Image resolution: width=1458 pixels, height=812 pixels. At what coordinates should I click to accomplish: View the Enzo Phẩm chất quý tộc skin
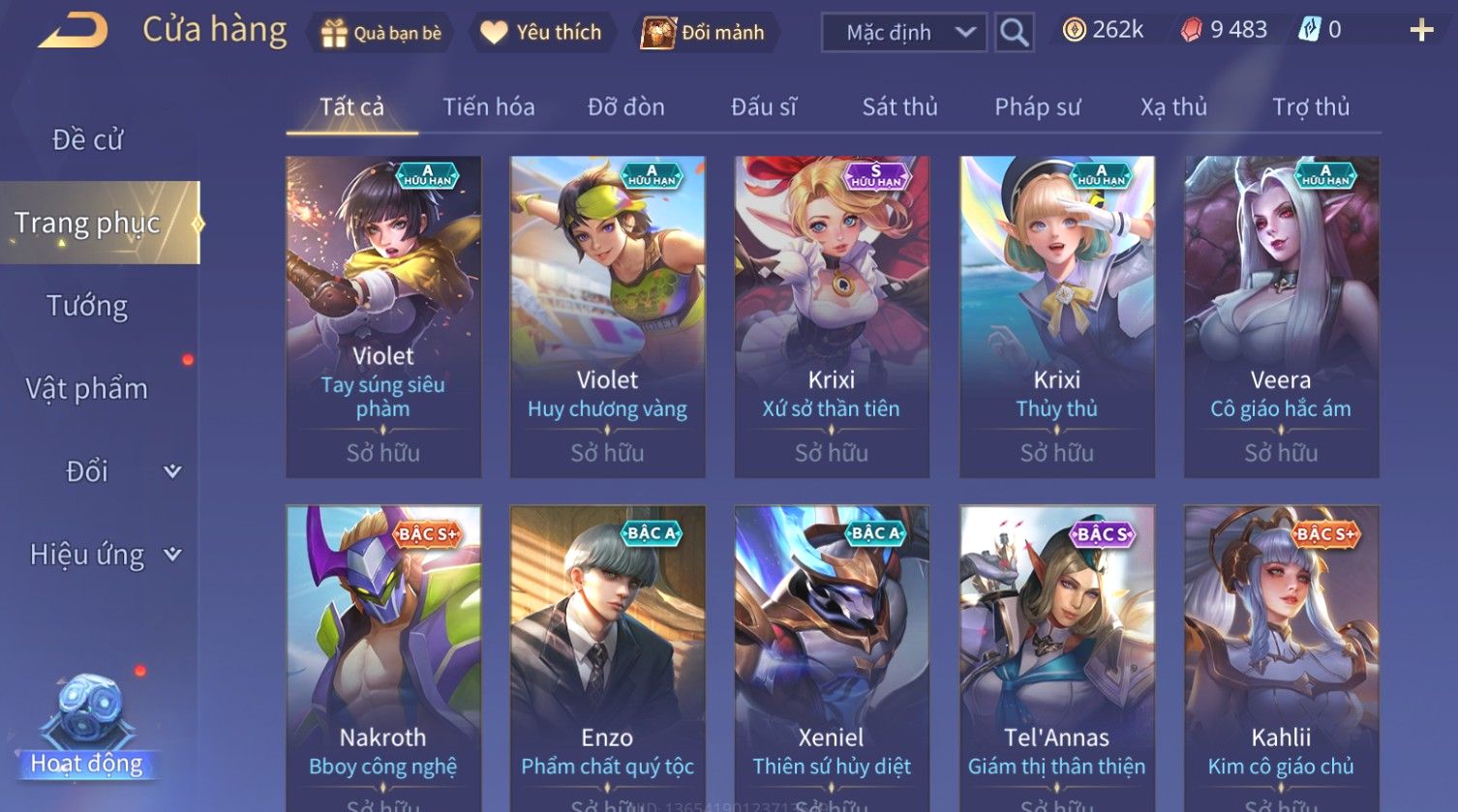coord(607,658)
